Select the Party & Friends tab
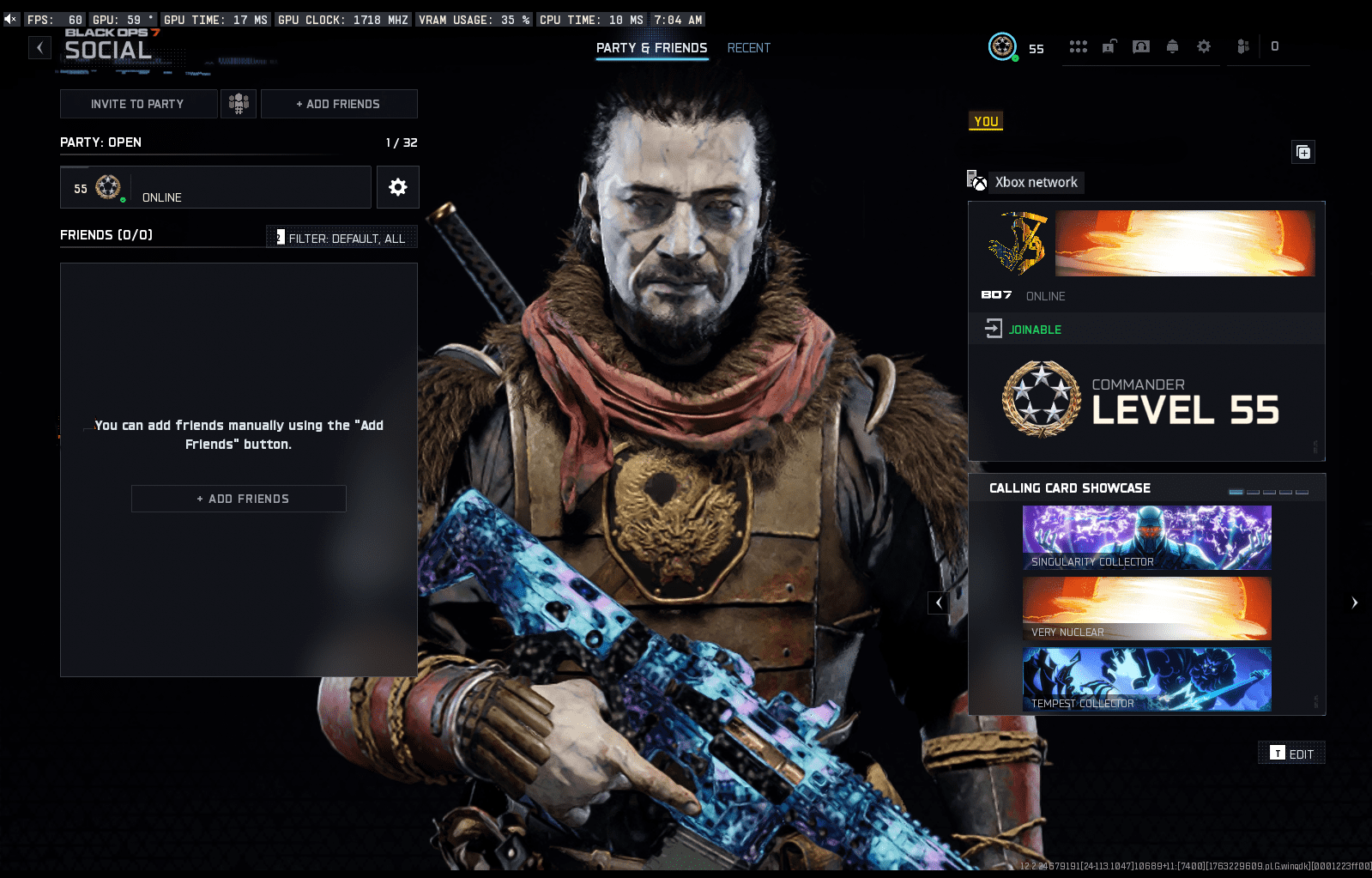 652,48
